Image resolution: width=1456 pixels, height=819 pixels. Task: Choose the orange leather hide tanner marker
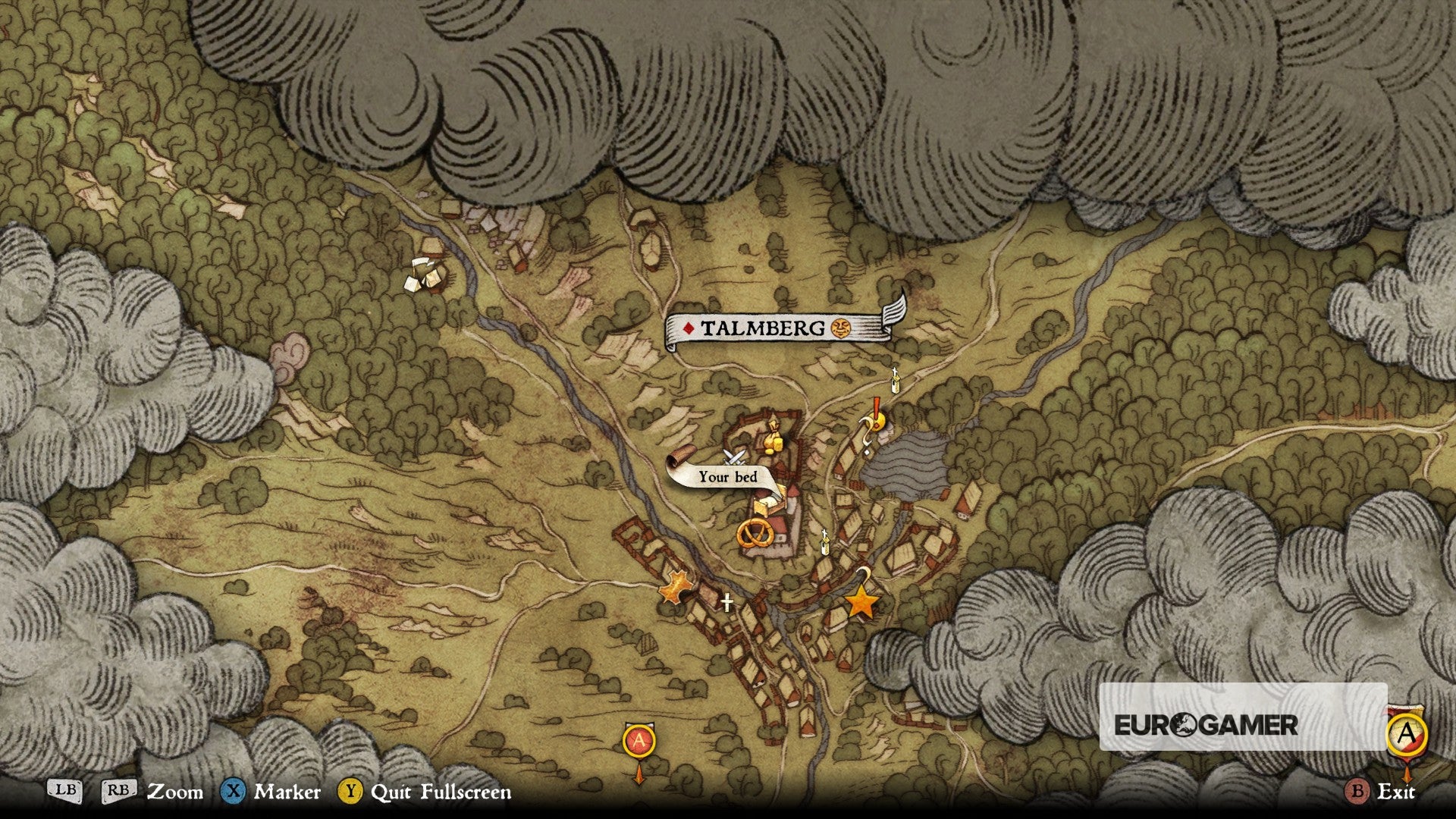click(673, 587)
